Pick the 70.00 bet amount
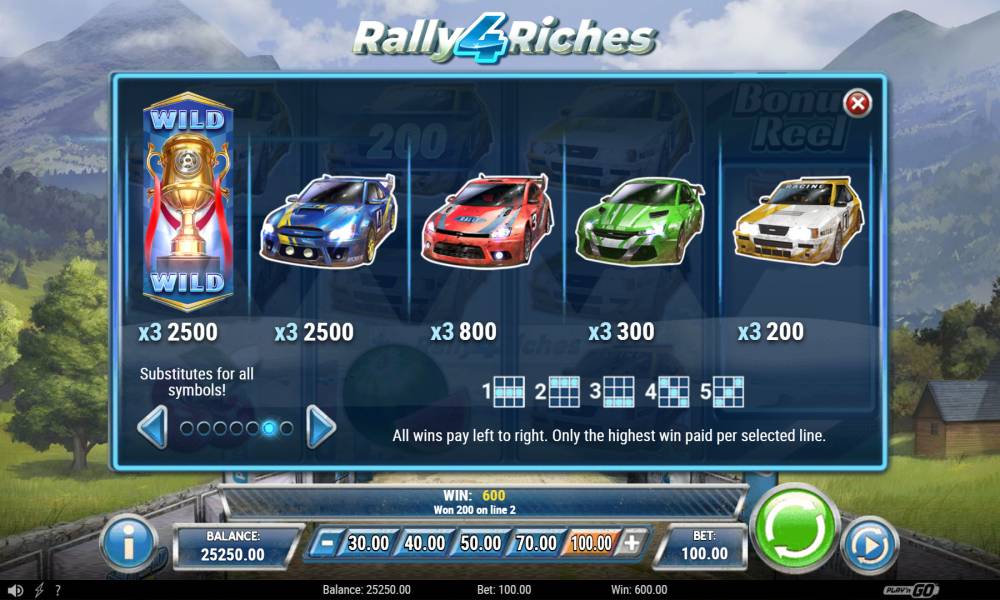The height and width of the screenshot is (600, 1000). (536, 543)
